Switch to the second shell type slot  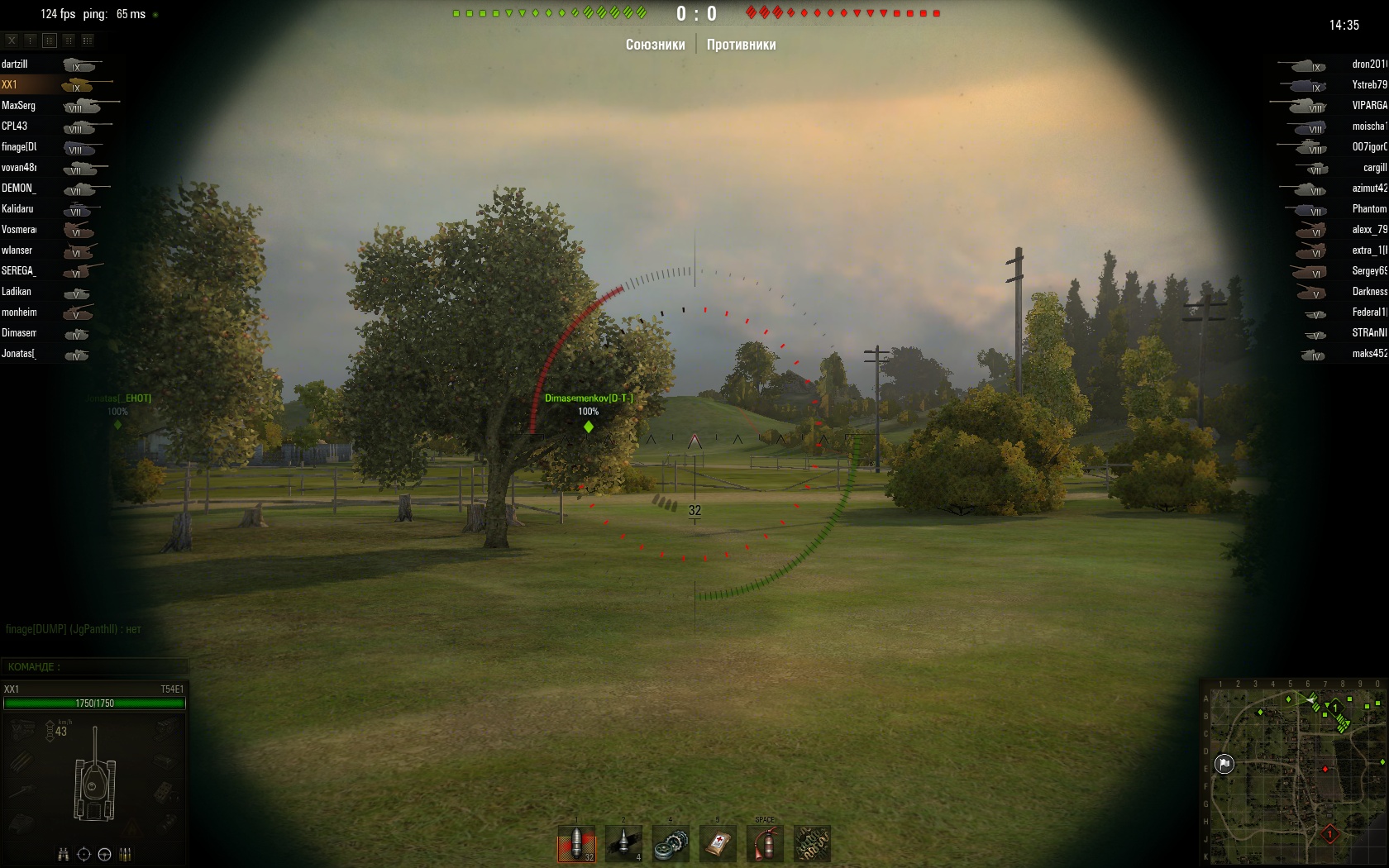[623, 844]
